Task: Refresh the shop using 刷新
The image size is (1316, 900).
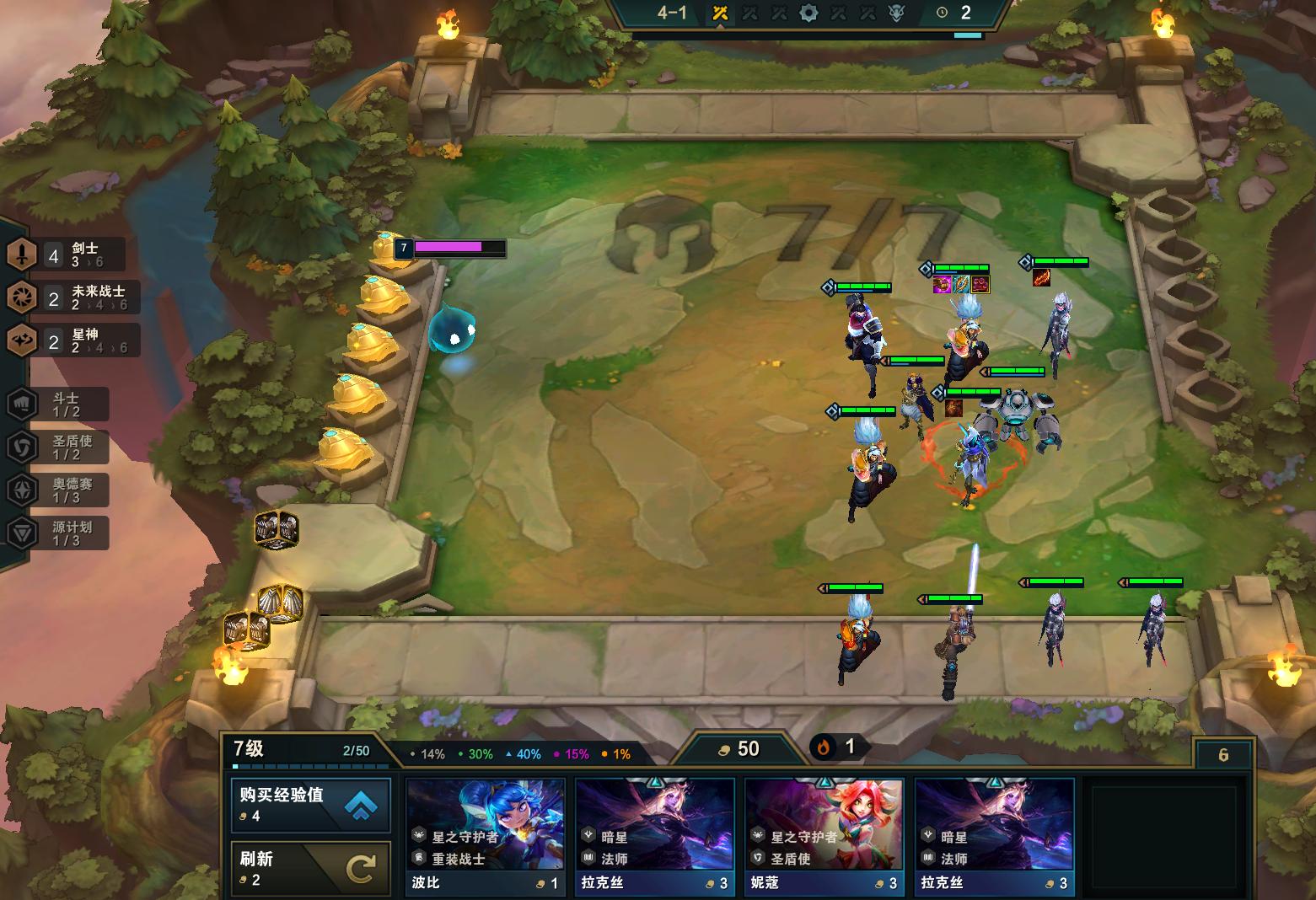Action: click(310, 868)
